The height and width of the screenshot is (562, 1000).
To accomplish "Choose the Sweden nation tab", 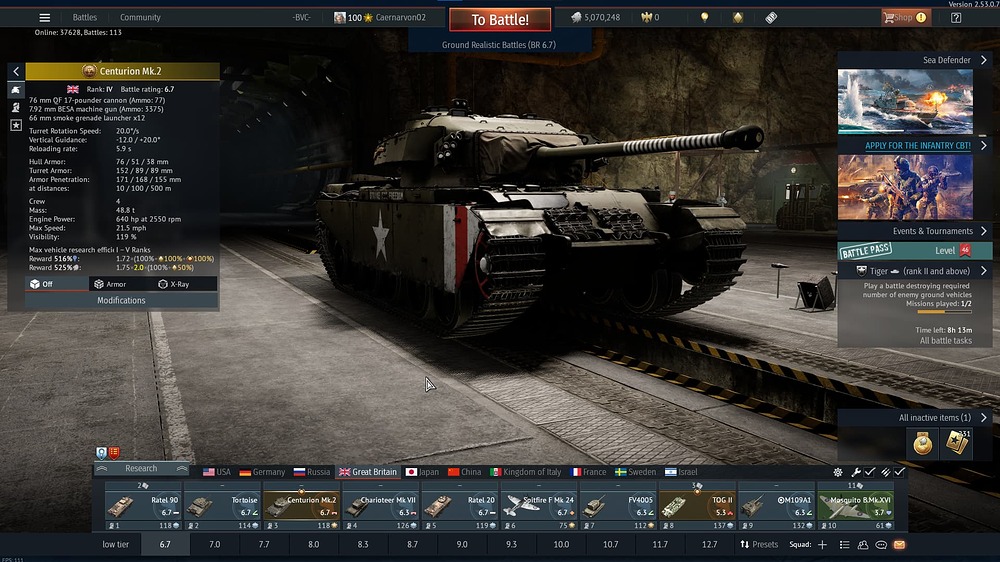I will [x=635, y=472].
